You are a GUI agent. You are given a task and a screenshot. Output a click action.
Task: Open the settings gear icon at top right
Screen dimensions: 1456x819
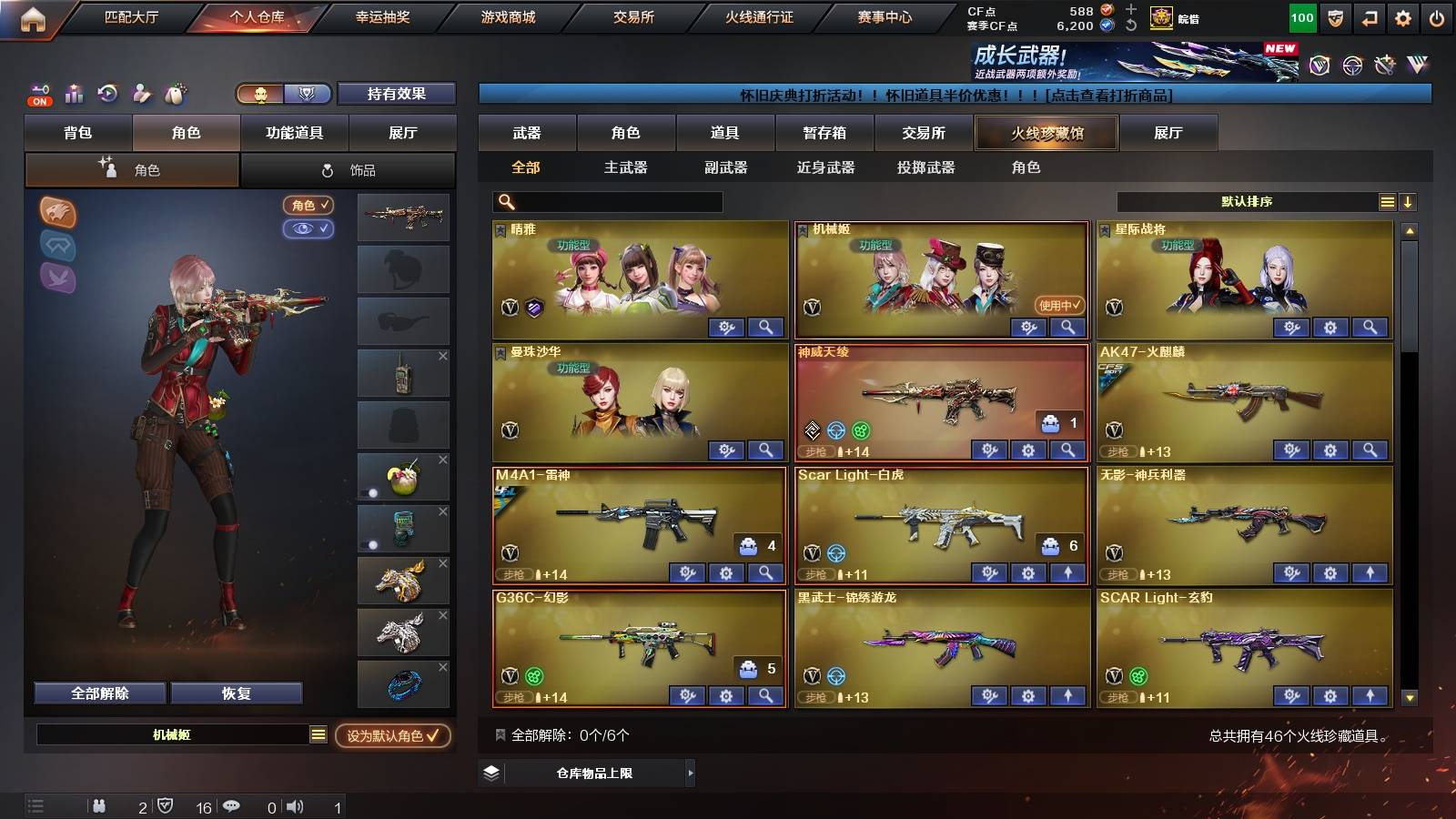click(1403, 16)
